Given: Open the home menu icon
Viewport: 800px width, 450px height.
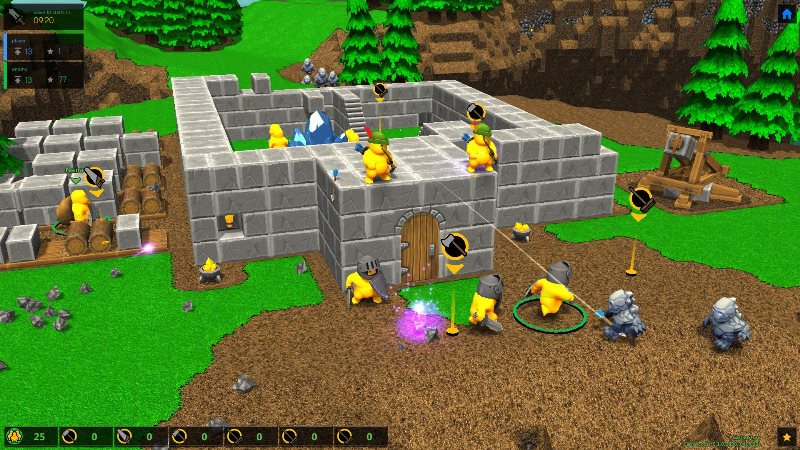Looking at the screenshot, I should (787, 13).
